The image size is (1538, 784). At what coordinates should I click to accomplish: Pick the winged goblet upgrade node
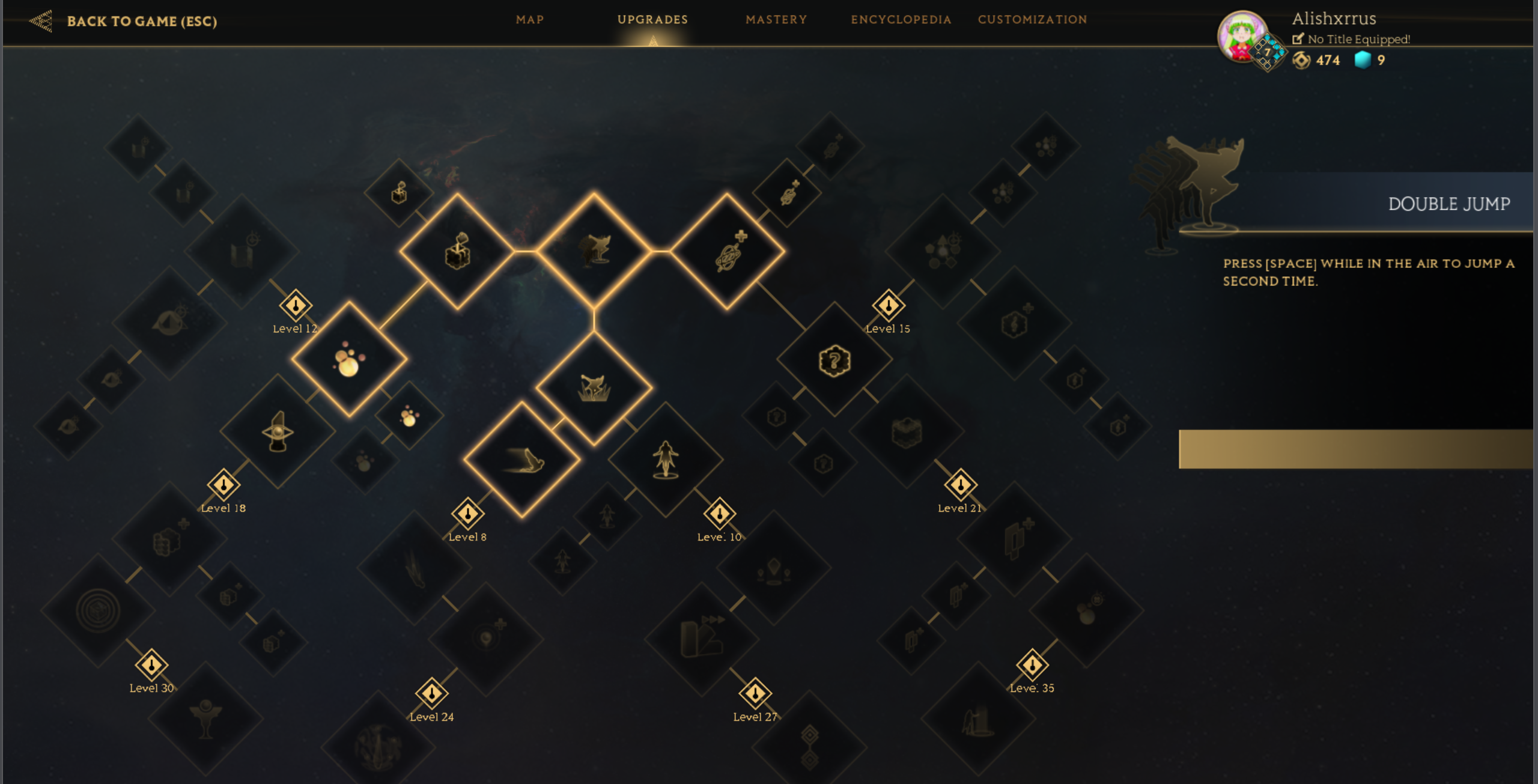(x=205, y=717)
